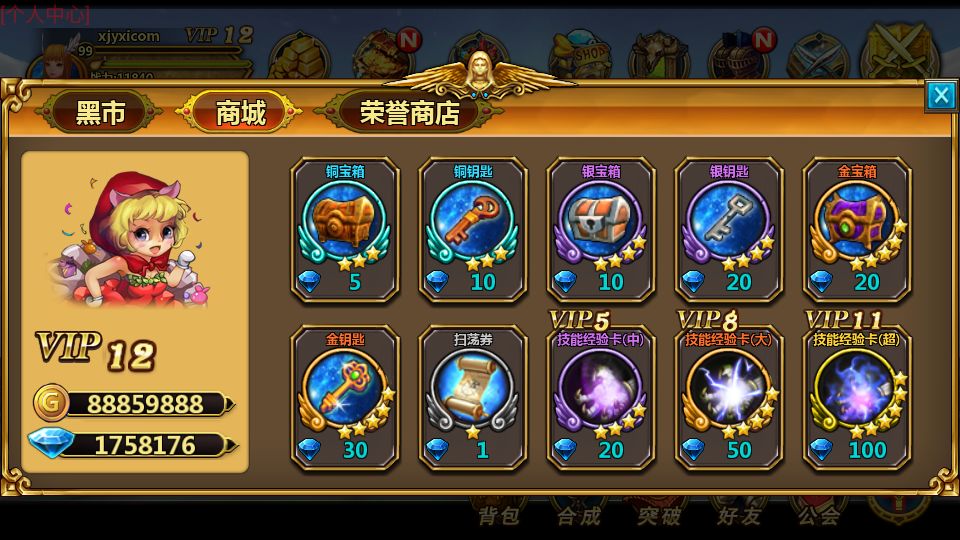This screenshot has width=960, height=540.
Task: Open the 荣誉商店 tab
Action: [410, 113]
